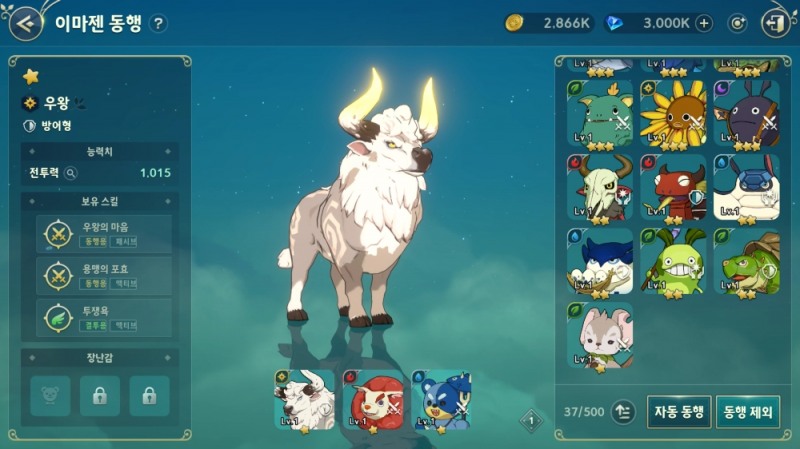The image size is (800, 449).
Task: Open the sort button next to 37/500
Action: pyautogui.click(x=624, y=411)
